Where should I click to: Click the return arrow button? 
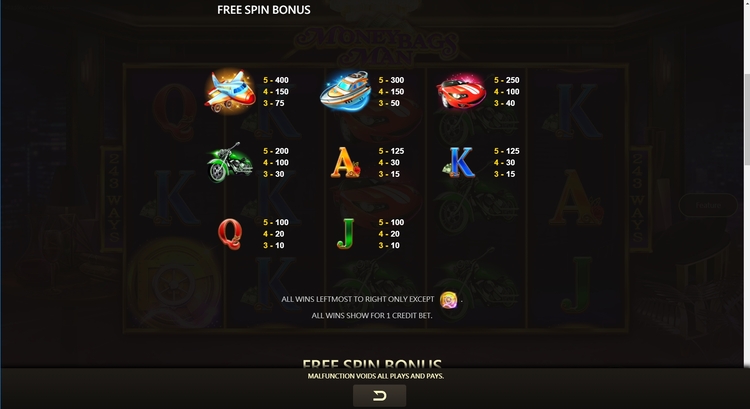tap(379, 396)
